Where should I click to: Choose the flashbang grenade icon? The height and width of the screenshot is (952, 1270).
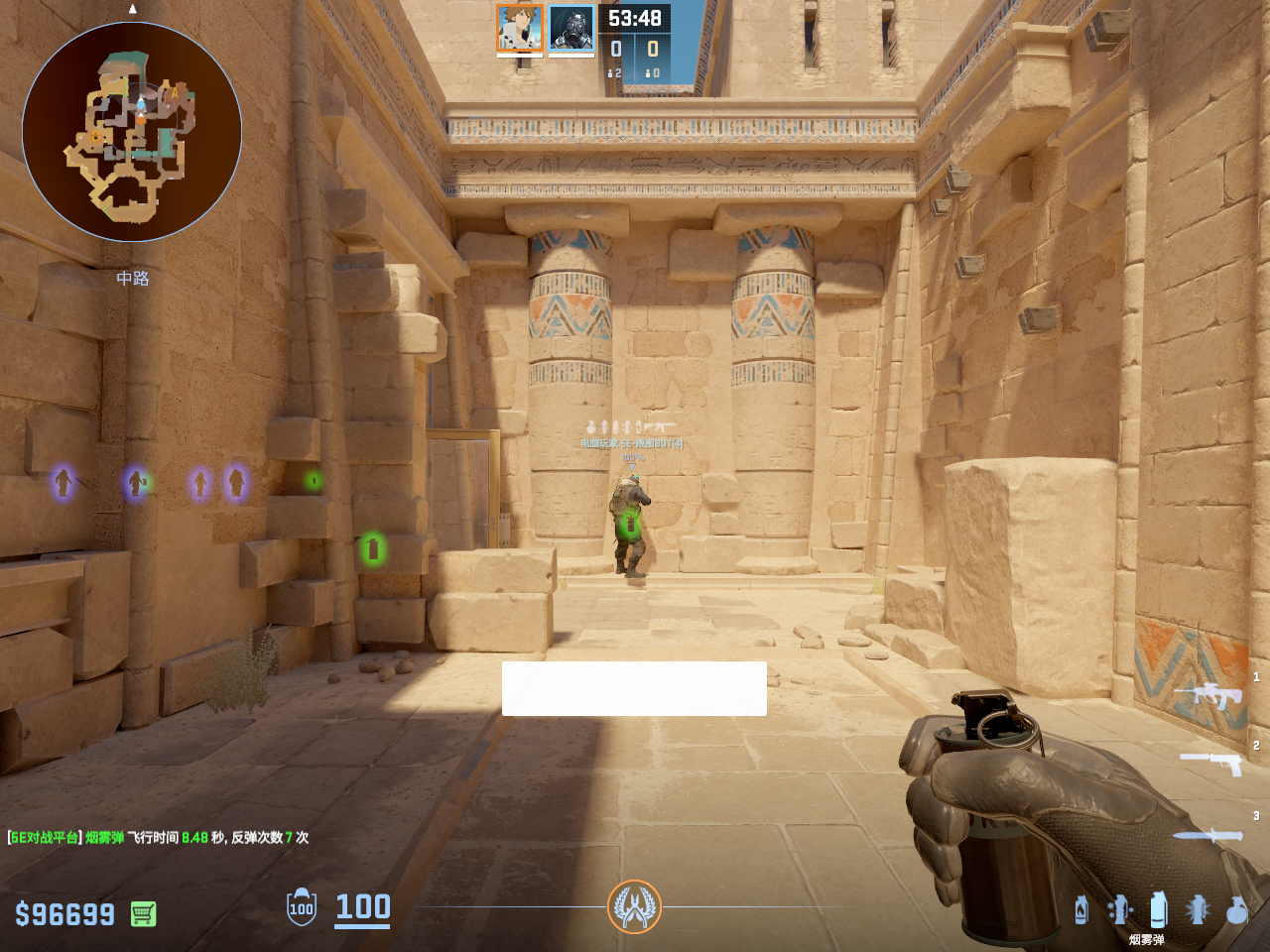(1198, 909)
